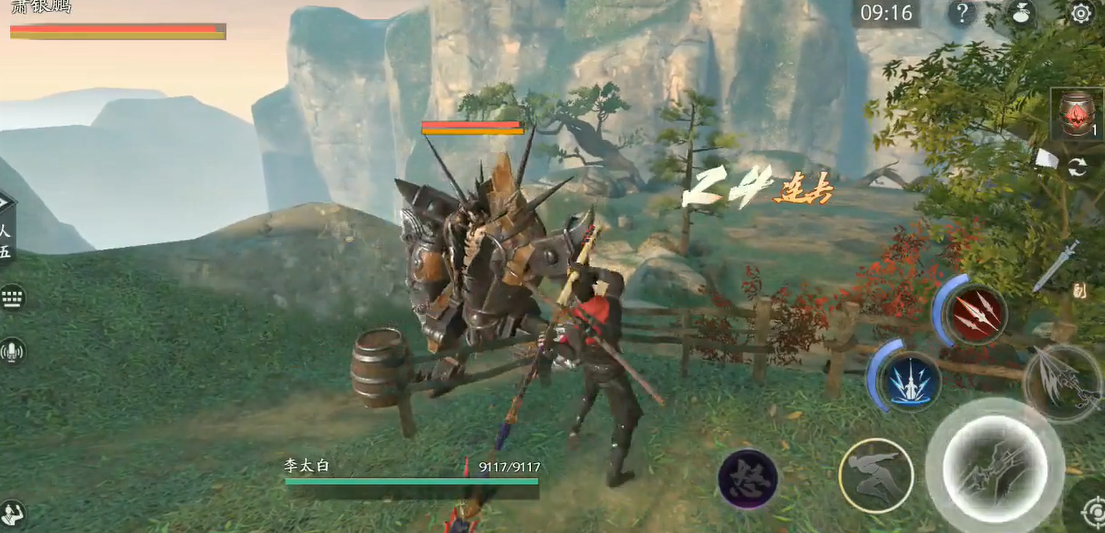Toggle the microphone voice chat
The height and width of the screenshot is (533, 1105).
12,351
